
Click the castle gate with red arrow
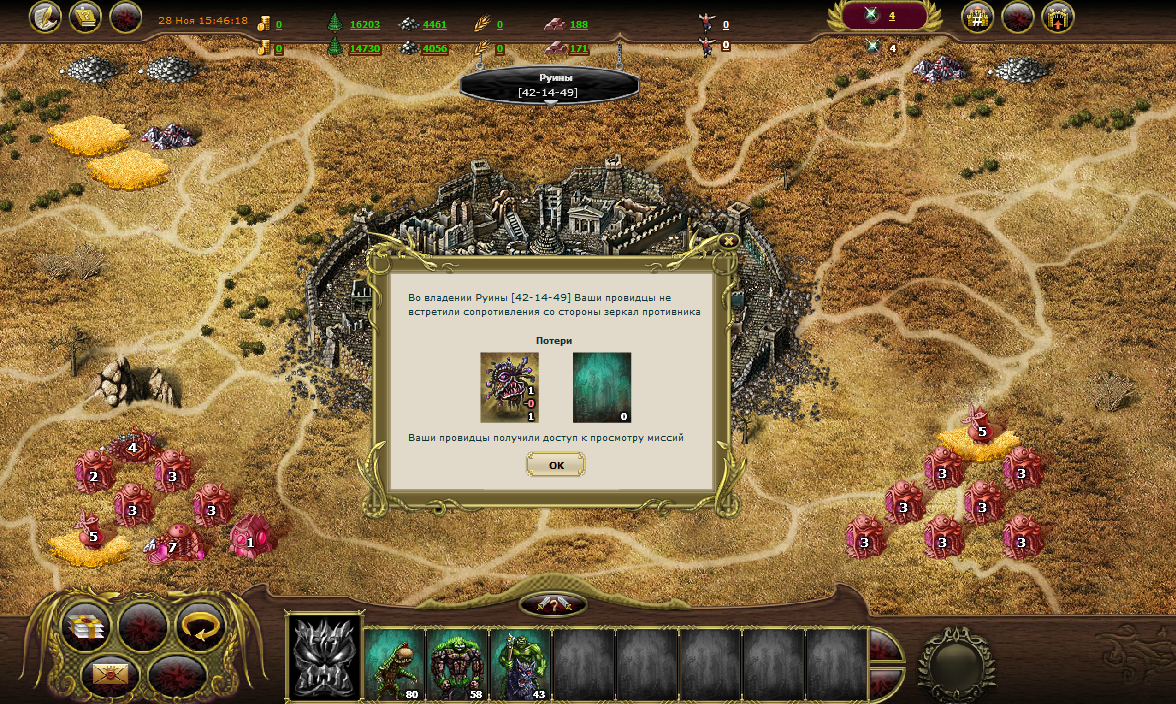[x=1057, y=17]
